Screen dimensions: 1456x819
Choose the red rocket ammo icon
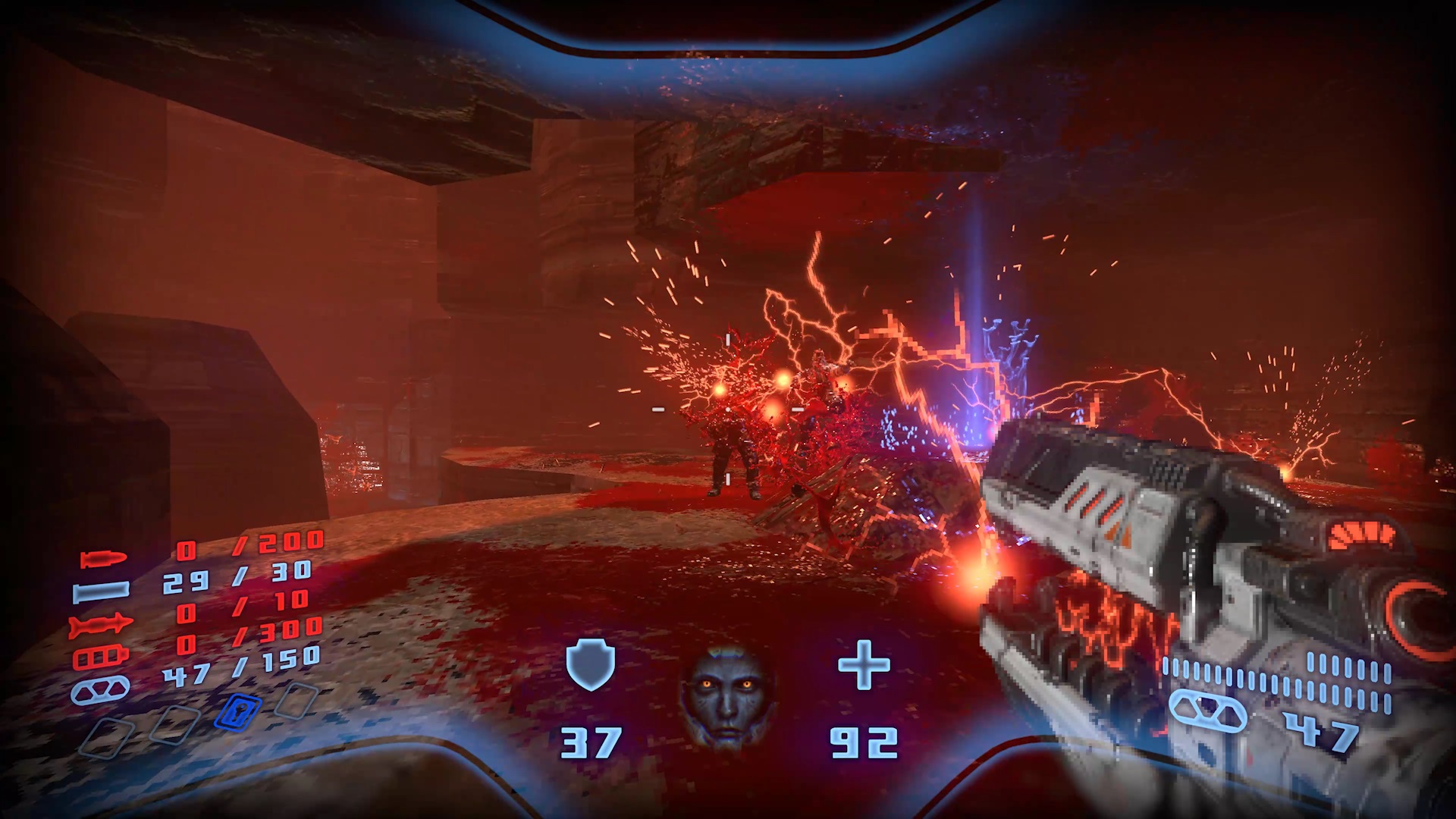coord(100,626)
